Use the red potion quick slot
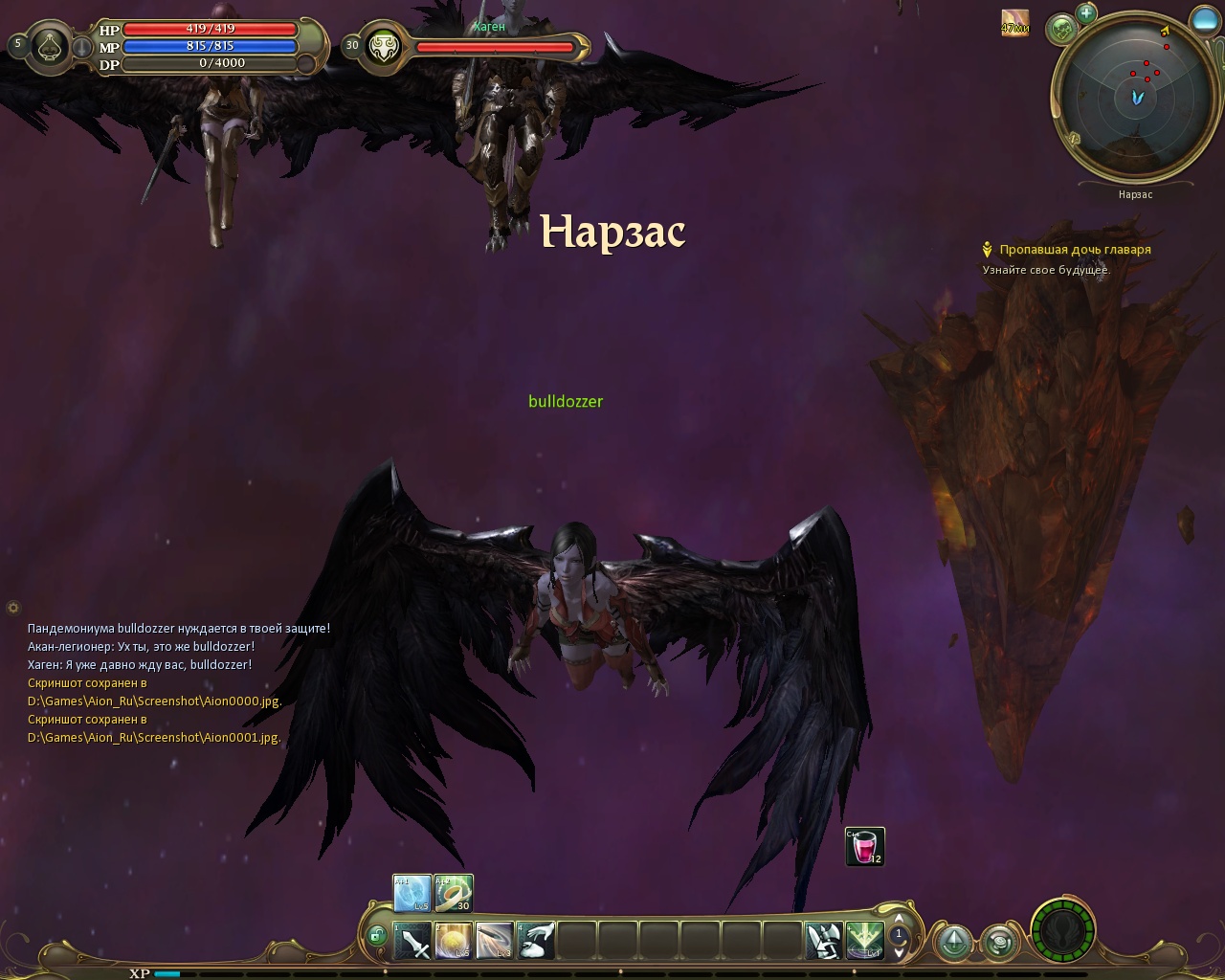This screenshot has width=1225, height=980. point(865,847)
